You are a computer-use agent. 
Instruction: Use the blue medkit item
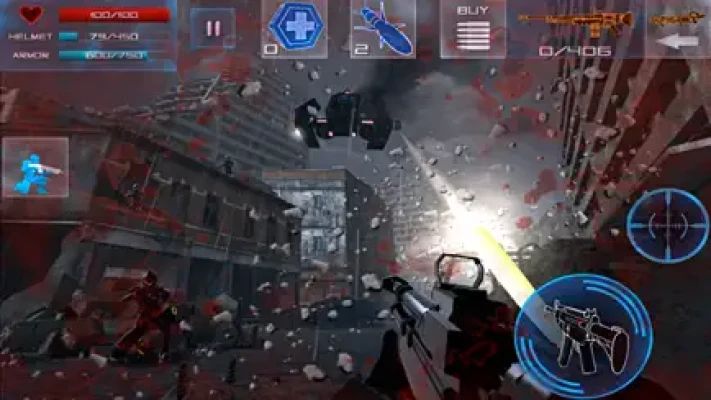pos(293,28)
